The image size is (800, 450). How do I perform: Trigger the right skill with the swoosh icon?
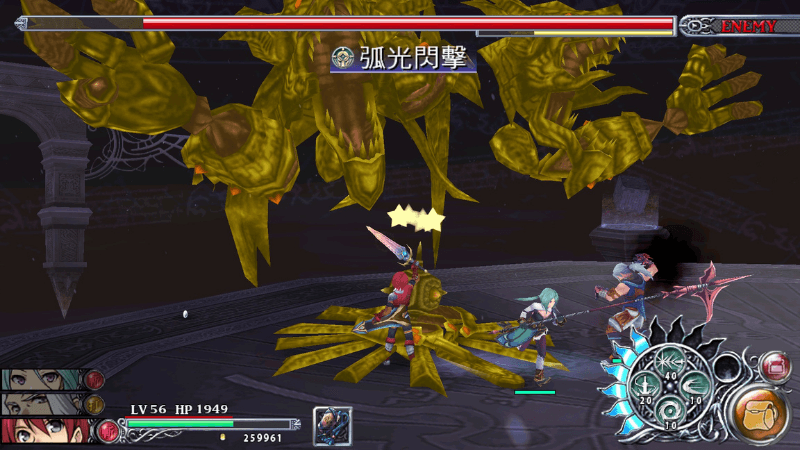[693, 387]
